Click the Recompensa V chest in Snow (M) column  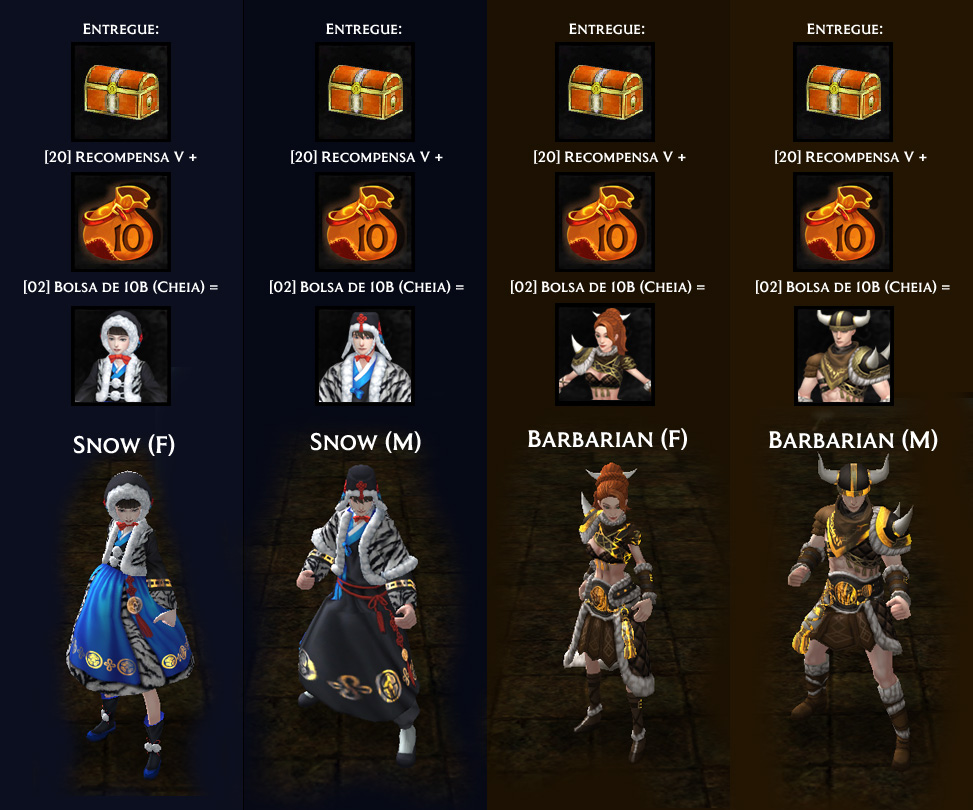point(365,92)
